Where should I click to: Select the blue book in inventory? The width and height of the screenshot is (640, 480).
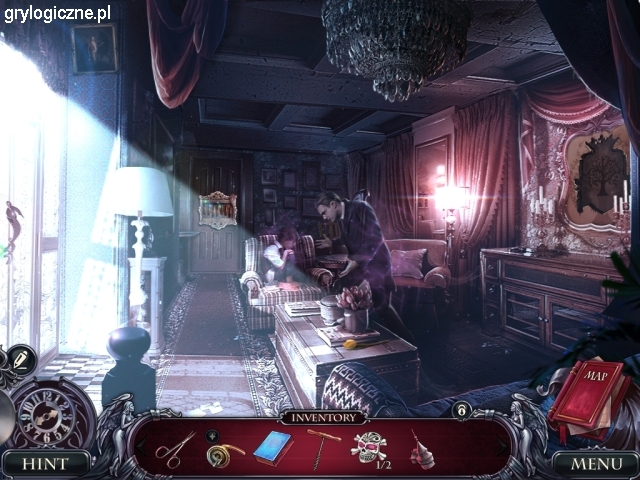(271, 447)
